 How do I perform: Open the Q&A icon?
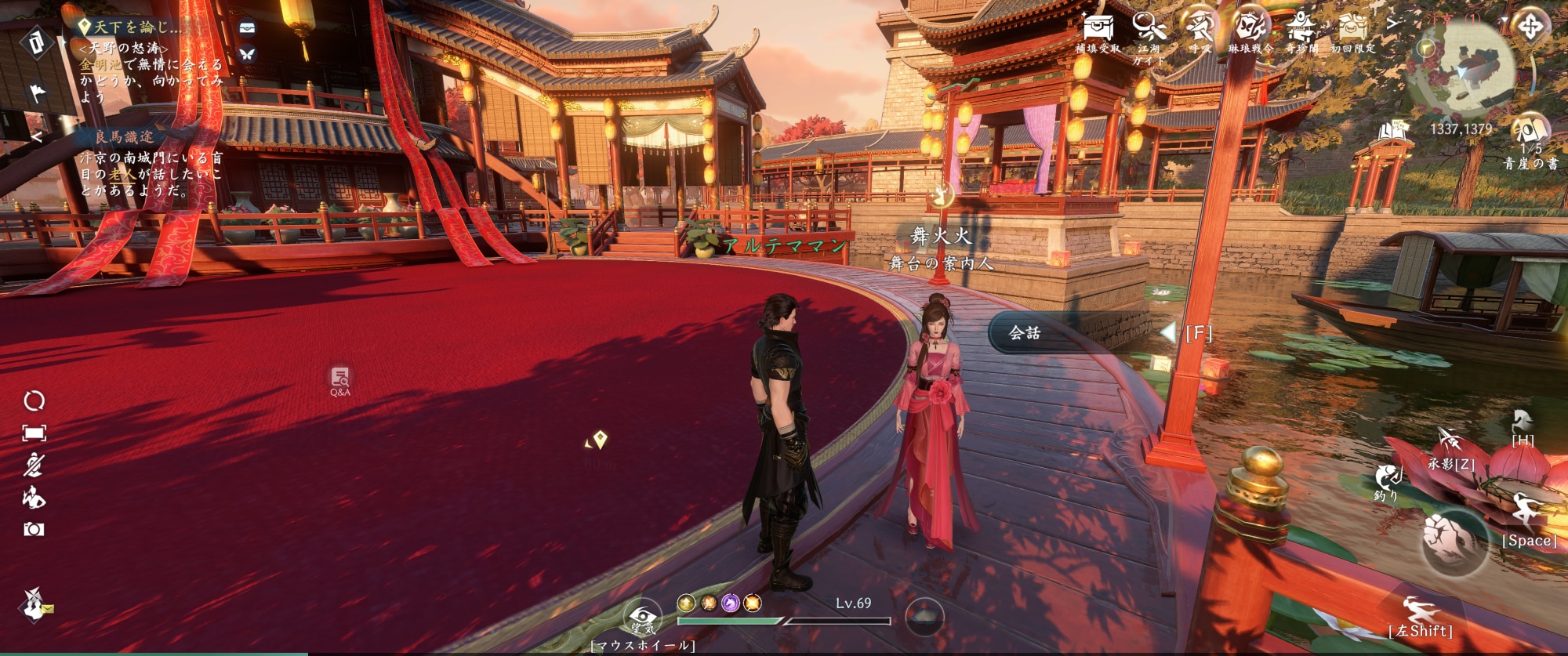point(339,379)
